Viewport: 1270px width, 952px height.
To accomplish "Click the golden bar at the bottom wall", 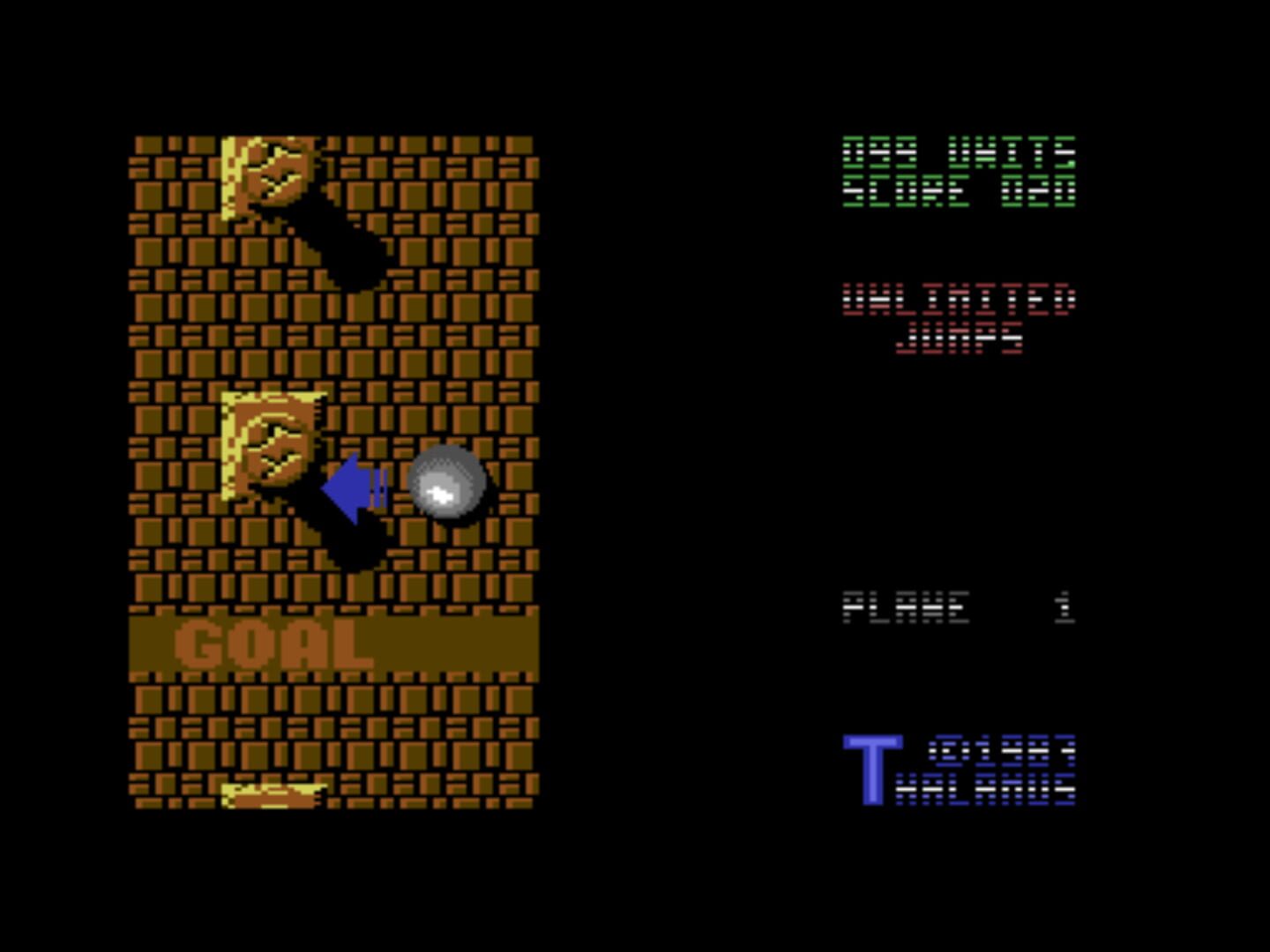I will point(273,793).
